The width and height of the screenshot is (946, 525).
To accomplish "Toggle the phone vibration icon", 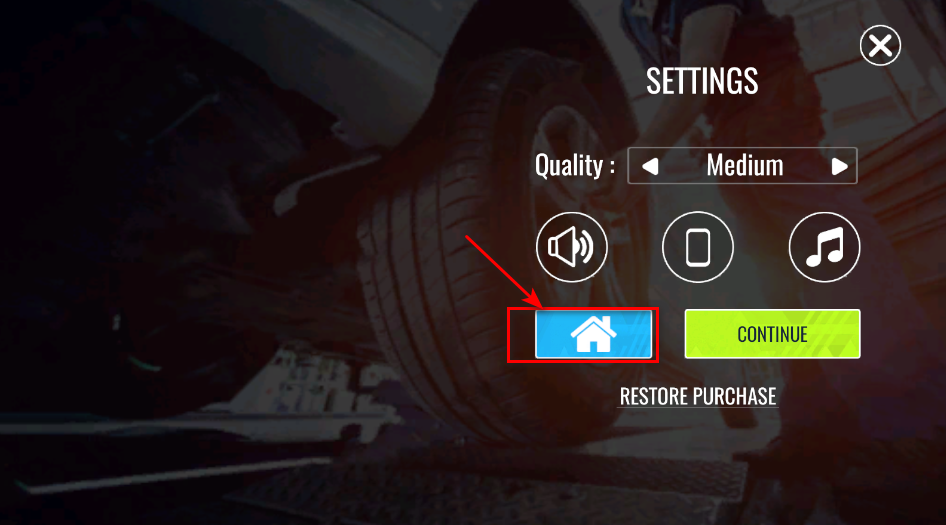I will coord(697,247).
